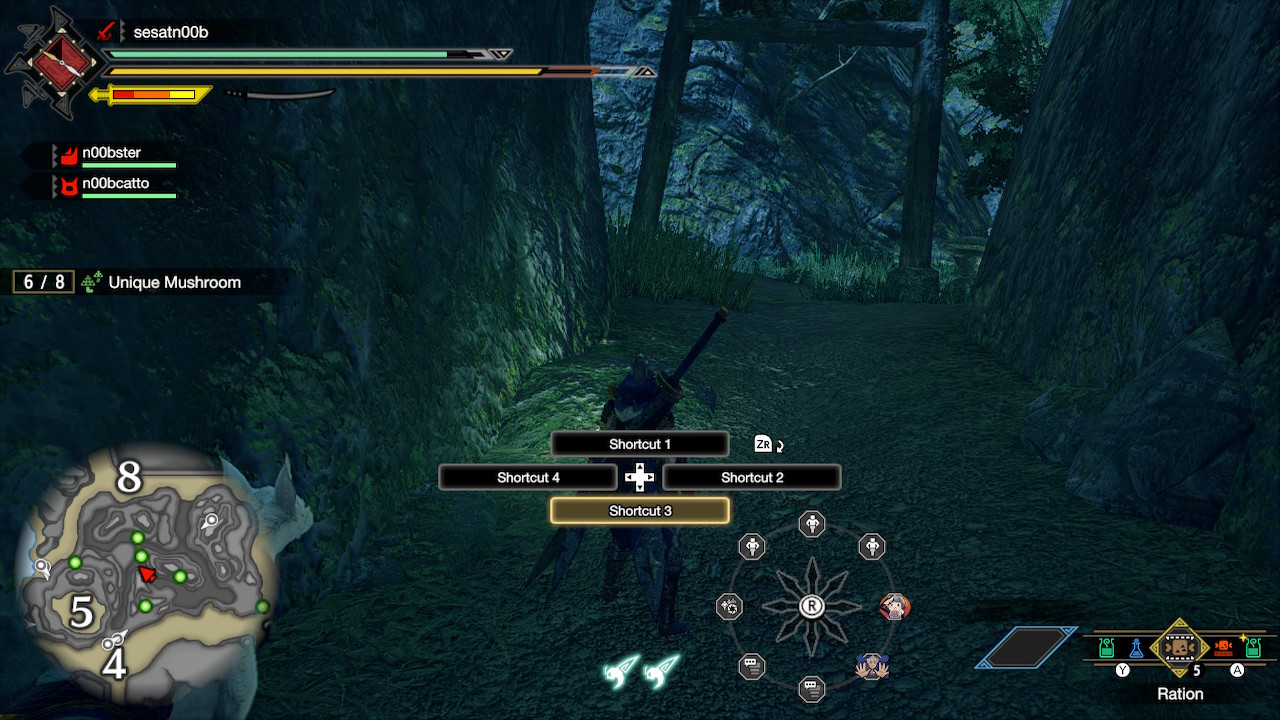Click the ZR button prompt
The width and height of the screenshot is (1280, 720).
[762, 443]
